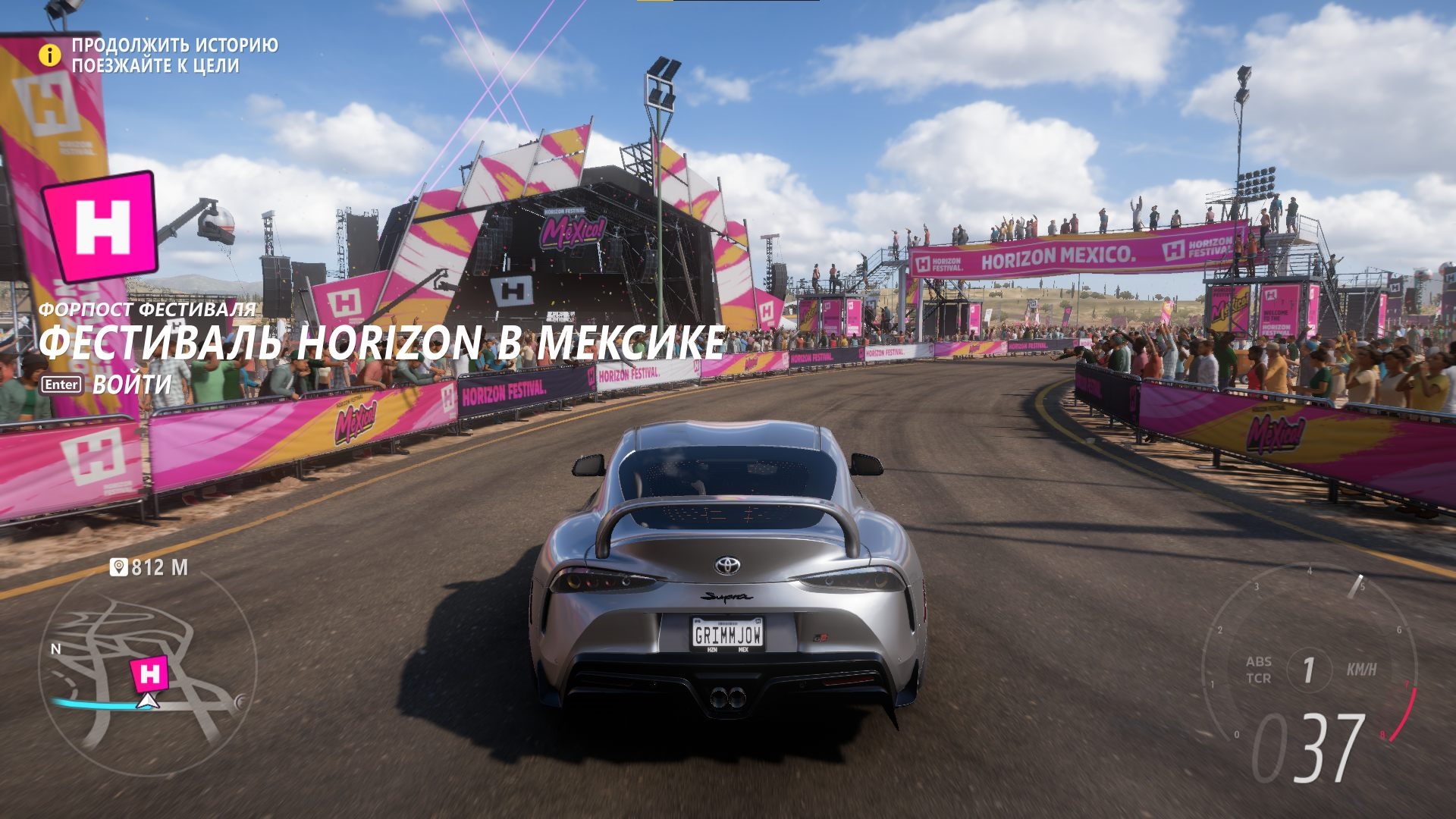
Task: Select the pink festival marker on the minimap
Action: coord(149,673)
